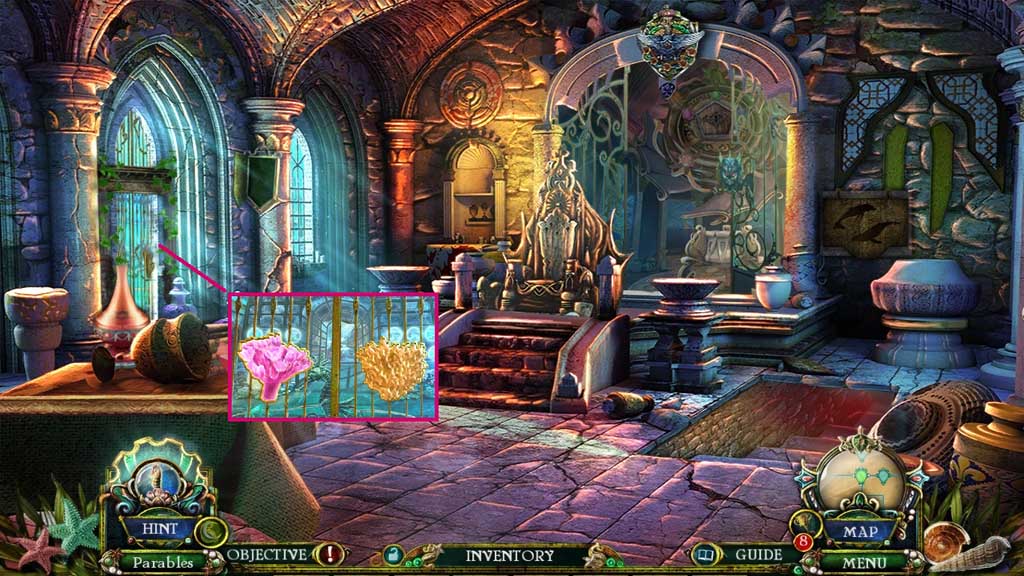This screenshot has width=1024, height=576.
Task: Use the HINT button
Action: (x=158, y=528)
